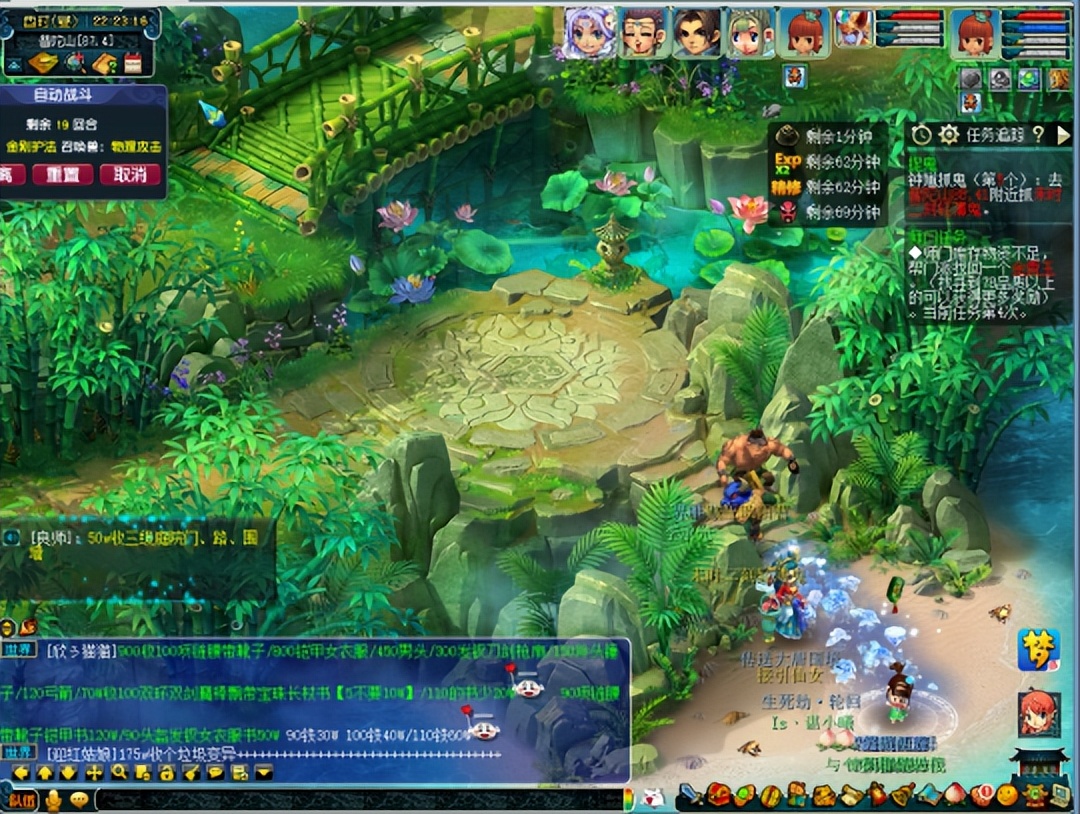Open the scroll with green question mark
This screenshot has height=814, width=1080.
point(104,64)
